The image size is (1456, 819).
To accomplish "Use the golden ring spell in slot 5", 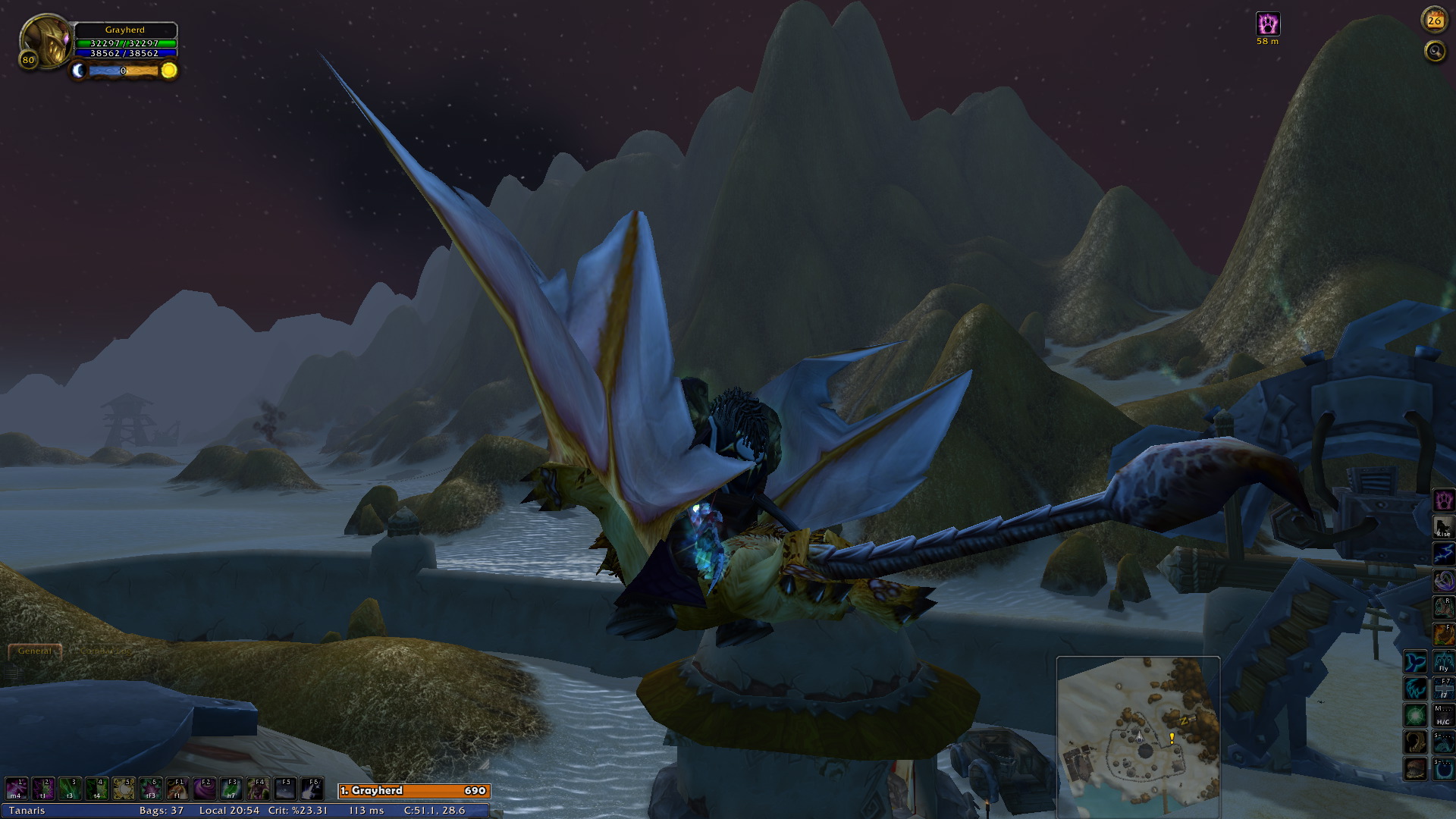I will pyautogui.click(x=124, y=789).
